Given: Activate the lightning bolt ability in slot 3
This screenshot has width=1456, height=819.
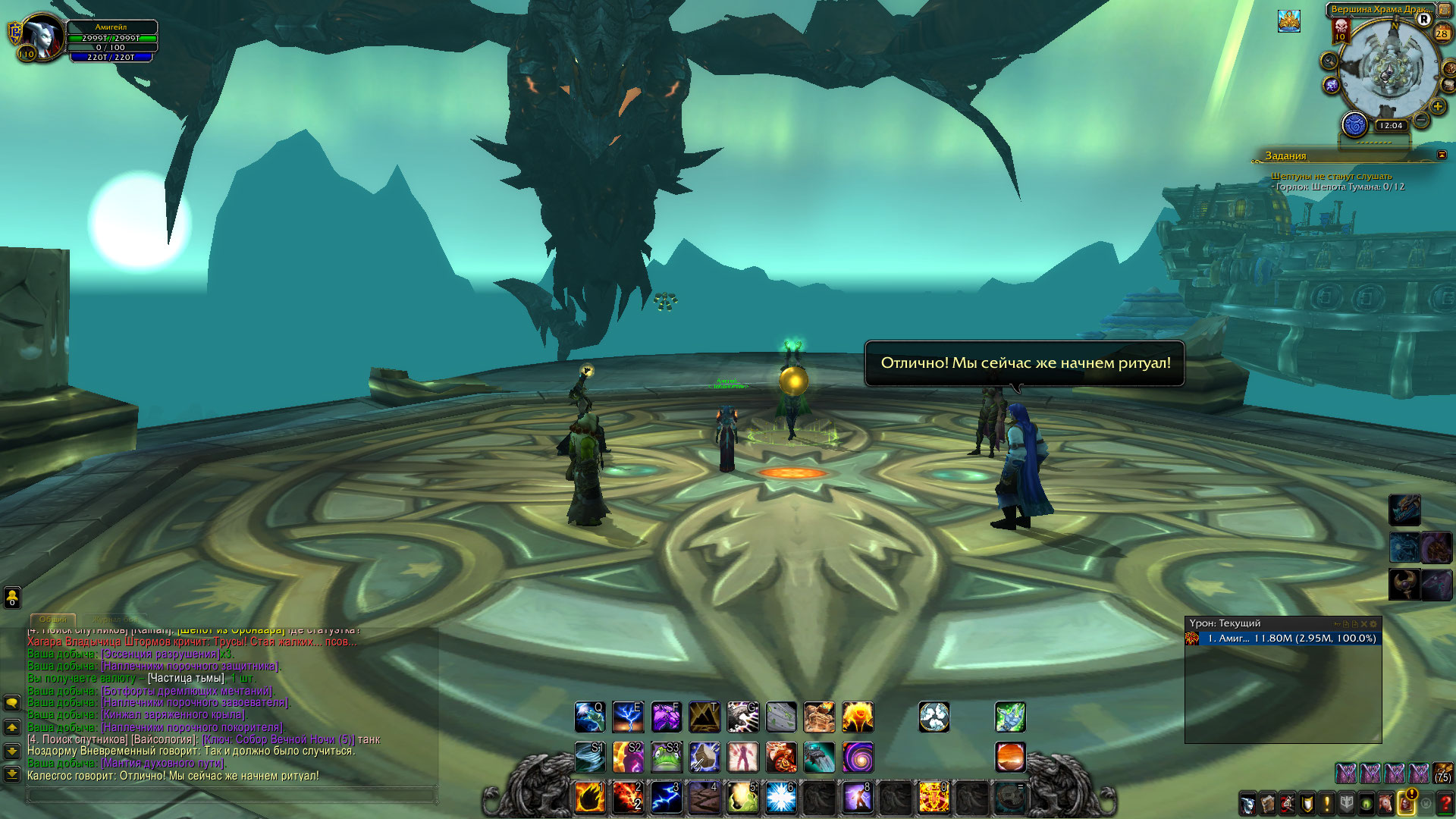Looking at the screenshot, I should [666, 798].
